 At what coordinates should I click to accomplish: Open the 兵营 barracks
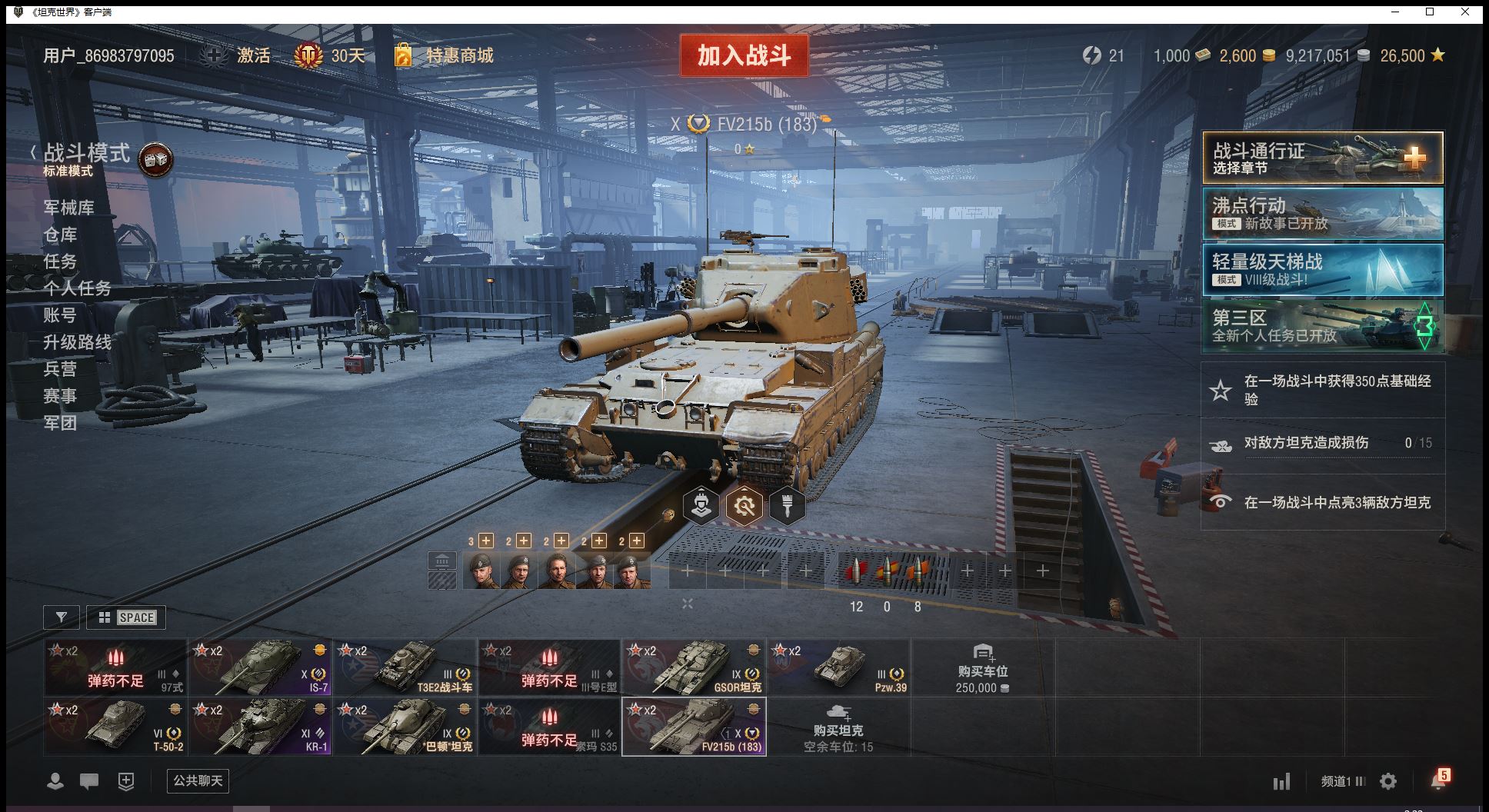point(60,369)
